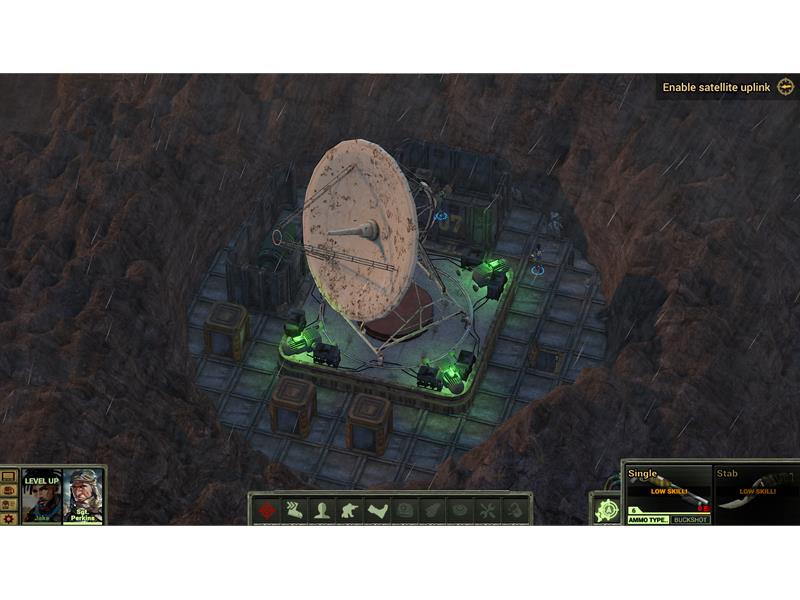Select the Single shot shotgun weapon slot
This screenshot has height=600, width=800.
[x=668, y=490]
